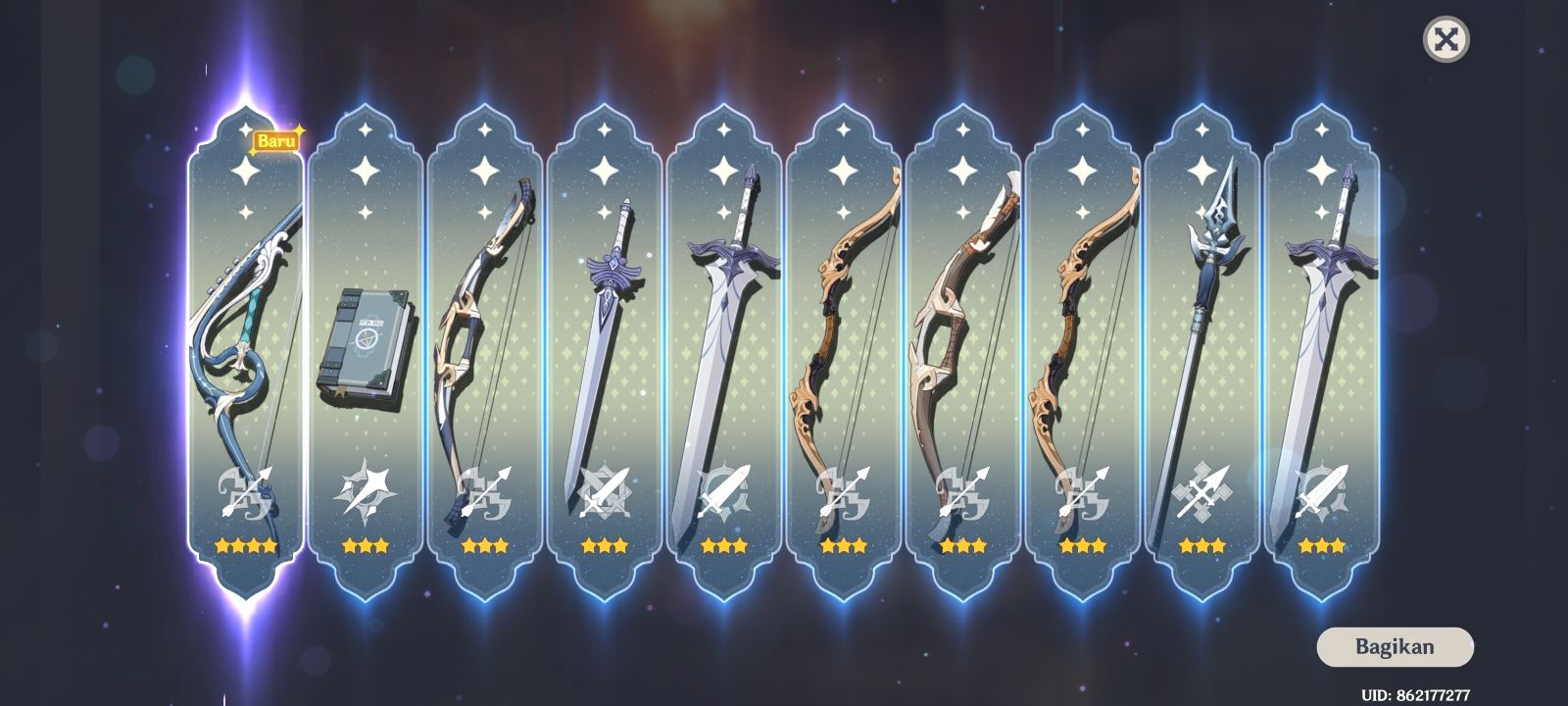Click the Baru badge on the first card
The height and width of the screenshot is (706, 1568).
(x=277, y=139)
